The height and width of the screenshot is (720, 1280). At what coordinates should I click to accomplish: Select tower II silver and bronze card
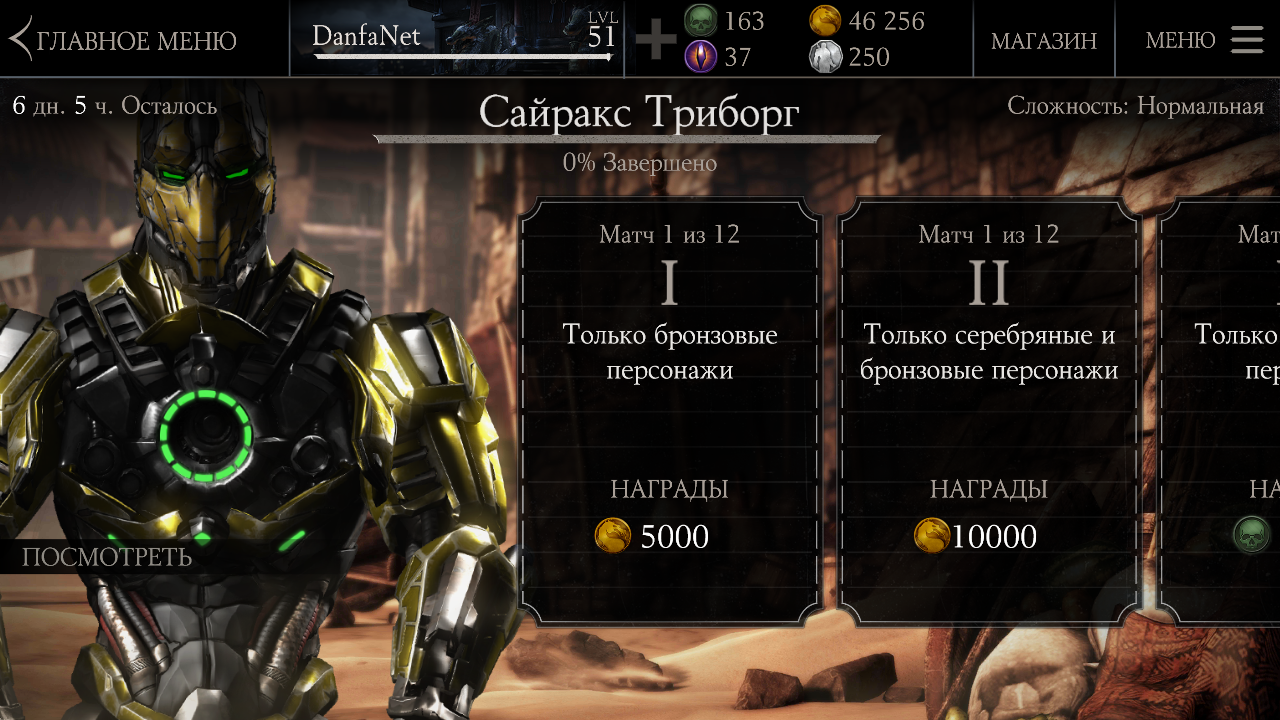[x=989, y=410]
